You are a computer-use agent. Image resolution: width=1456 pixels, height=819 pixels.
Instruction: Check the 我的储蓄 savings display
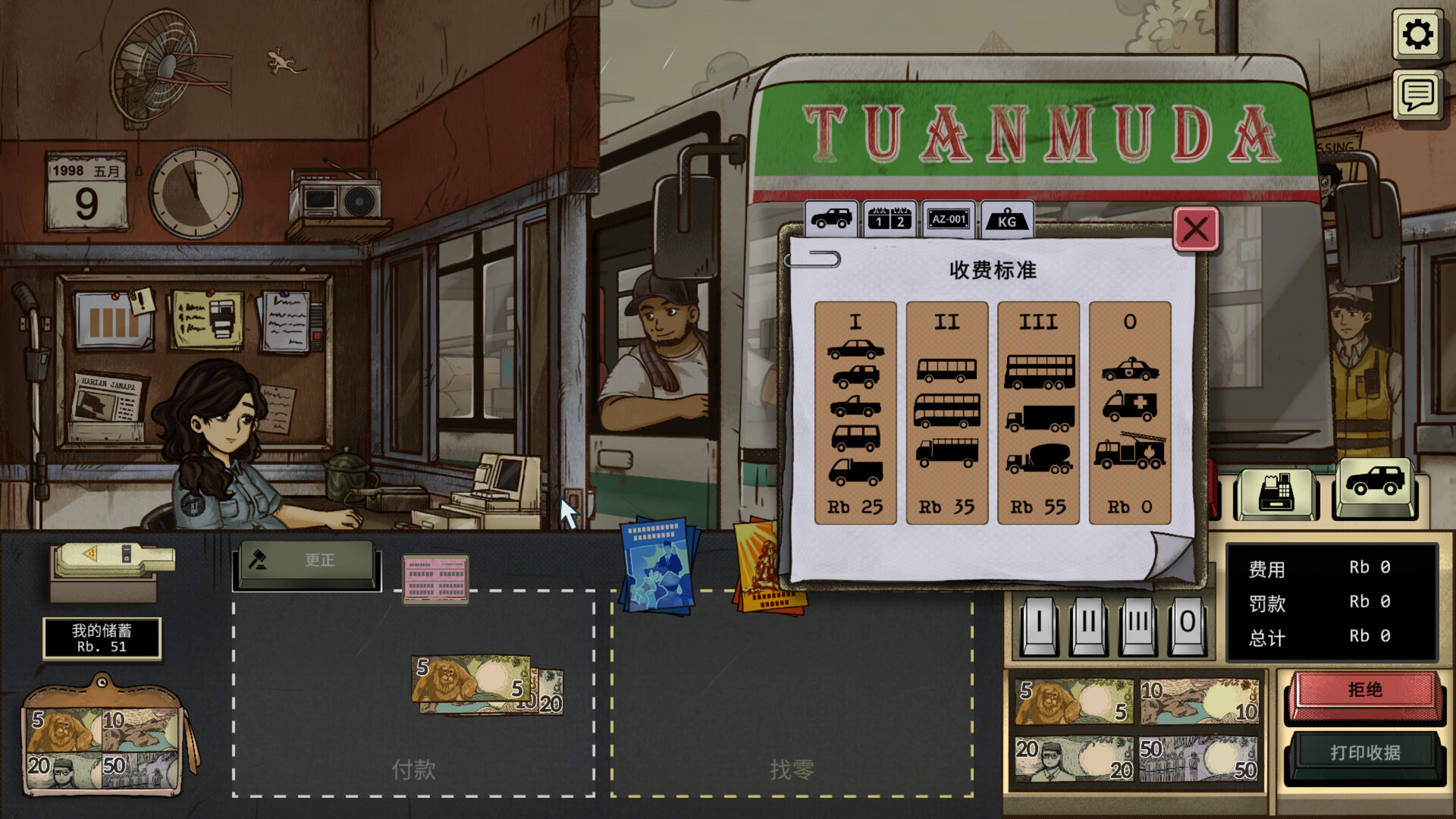click(102, 639)
